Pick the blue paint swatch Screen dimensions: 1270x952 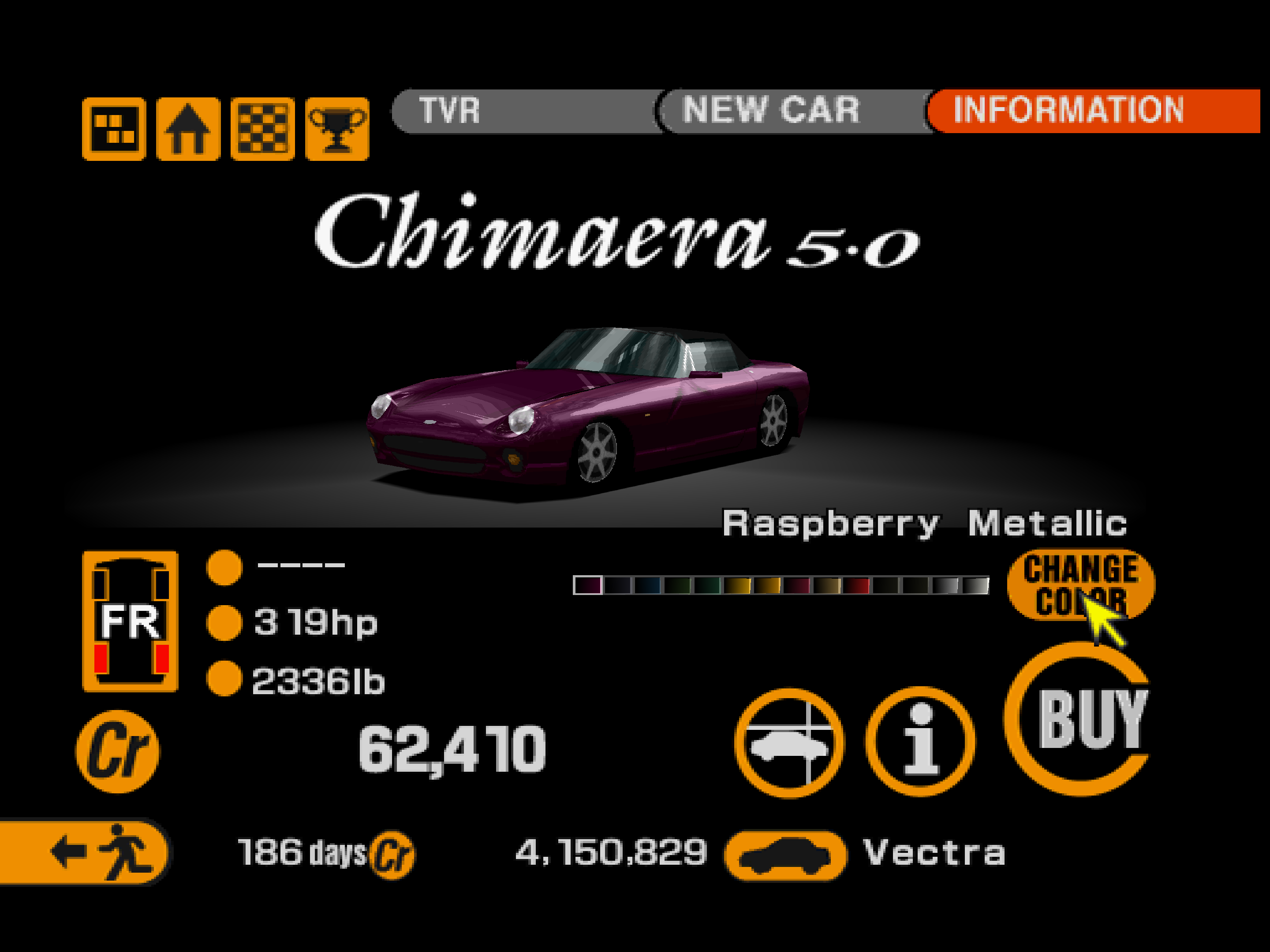(647, 585)
